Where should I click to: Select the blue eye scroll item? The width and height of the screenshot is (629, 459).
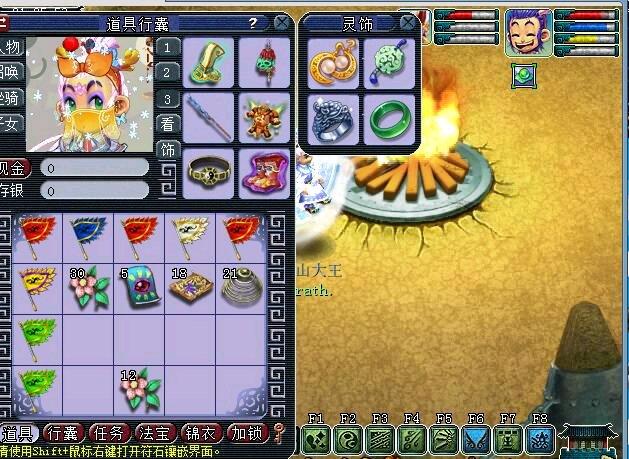click(x=136, y=286)
